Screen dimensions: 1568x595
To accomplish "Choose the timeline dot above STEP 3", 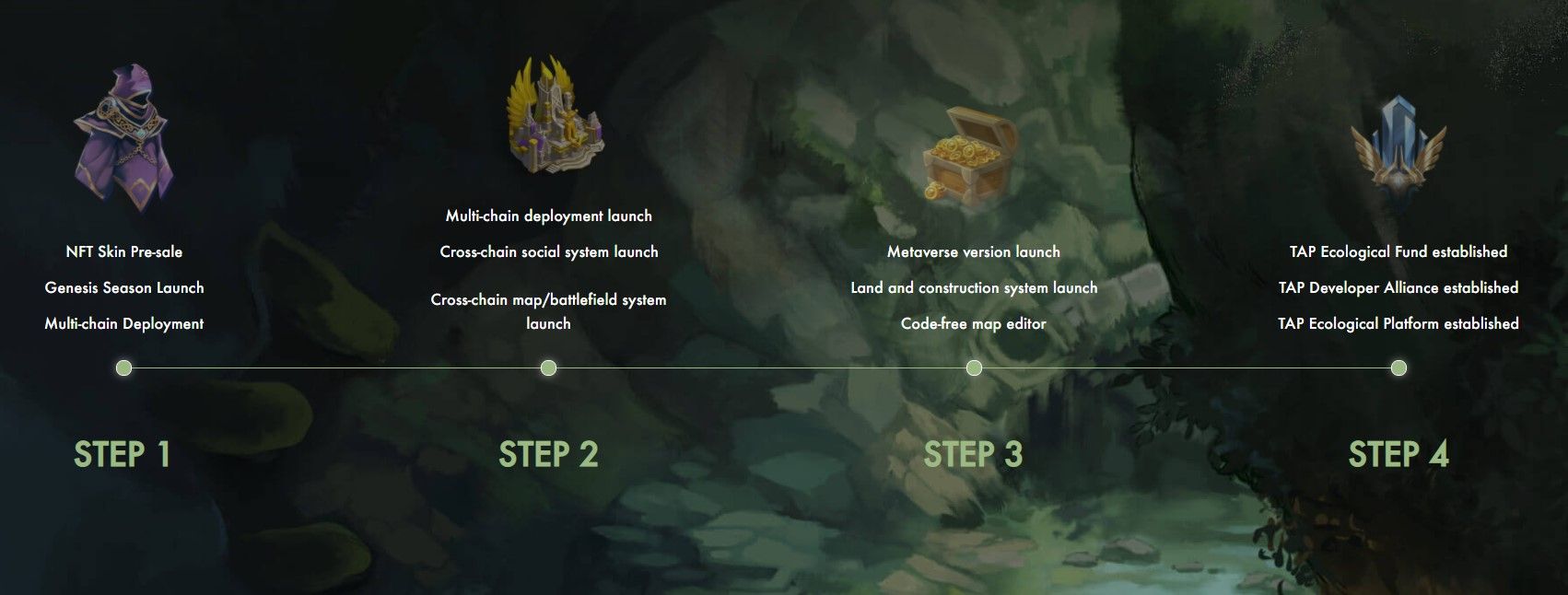I will point(974,368).
